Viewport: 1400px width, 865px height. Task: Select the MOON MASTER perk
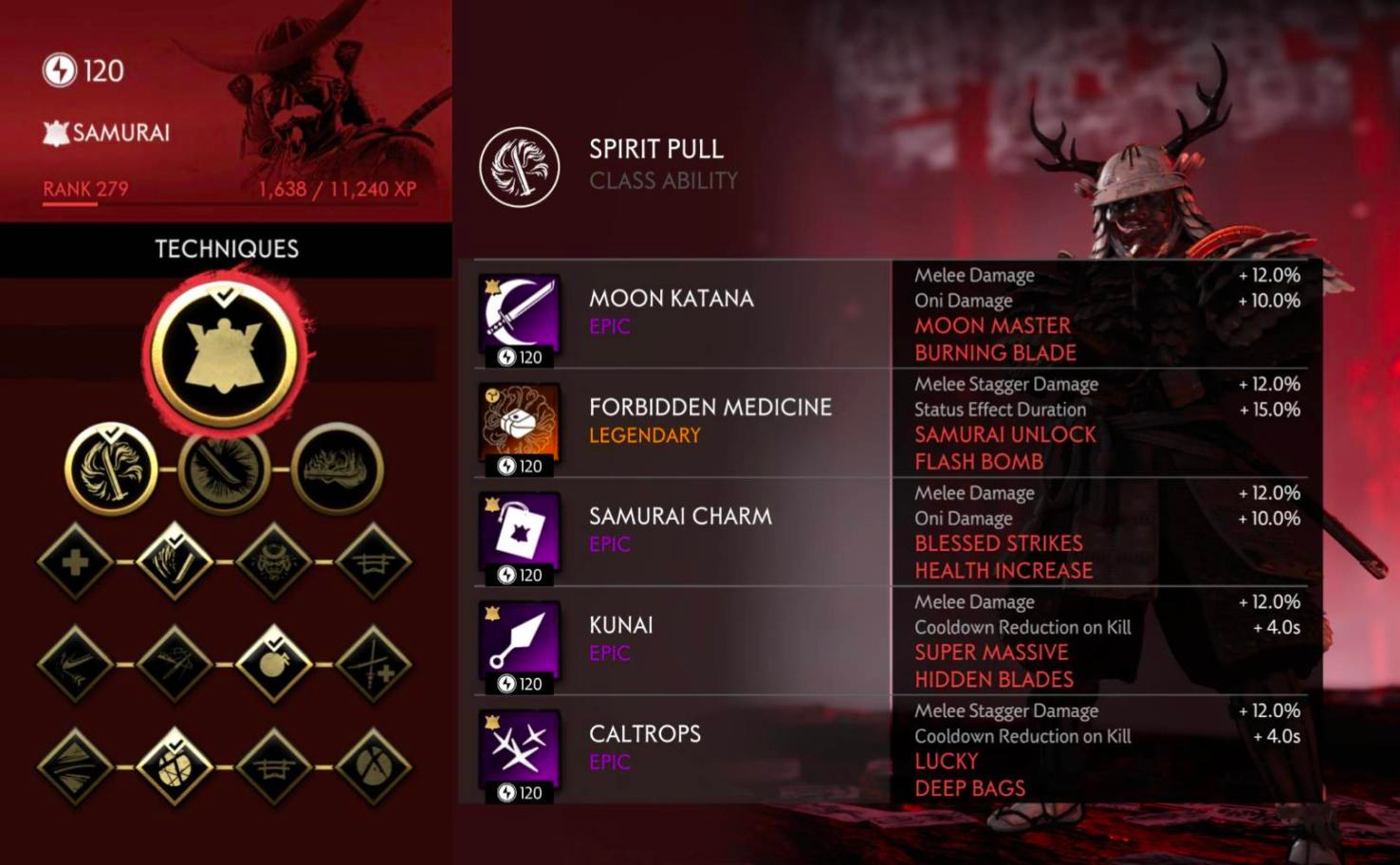pos(992,325)
